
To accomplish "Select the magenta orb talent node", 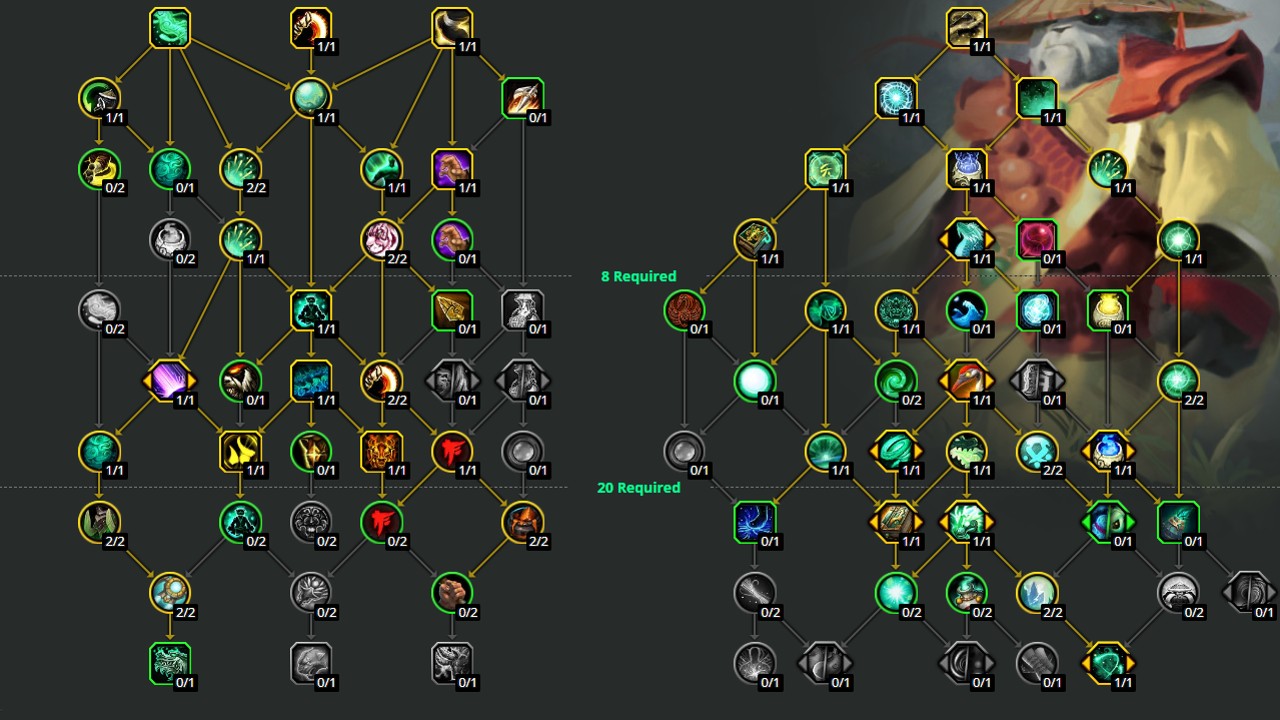I will point(1037,238).
